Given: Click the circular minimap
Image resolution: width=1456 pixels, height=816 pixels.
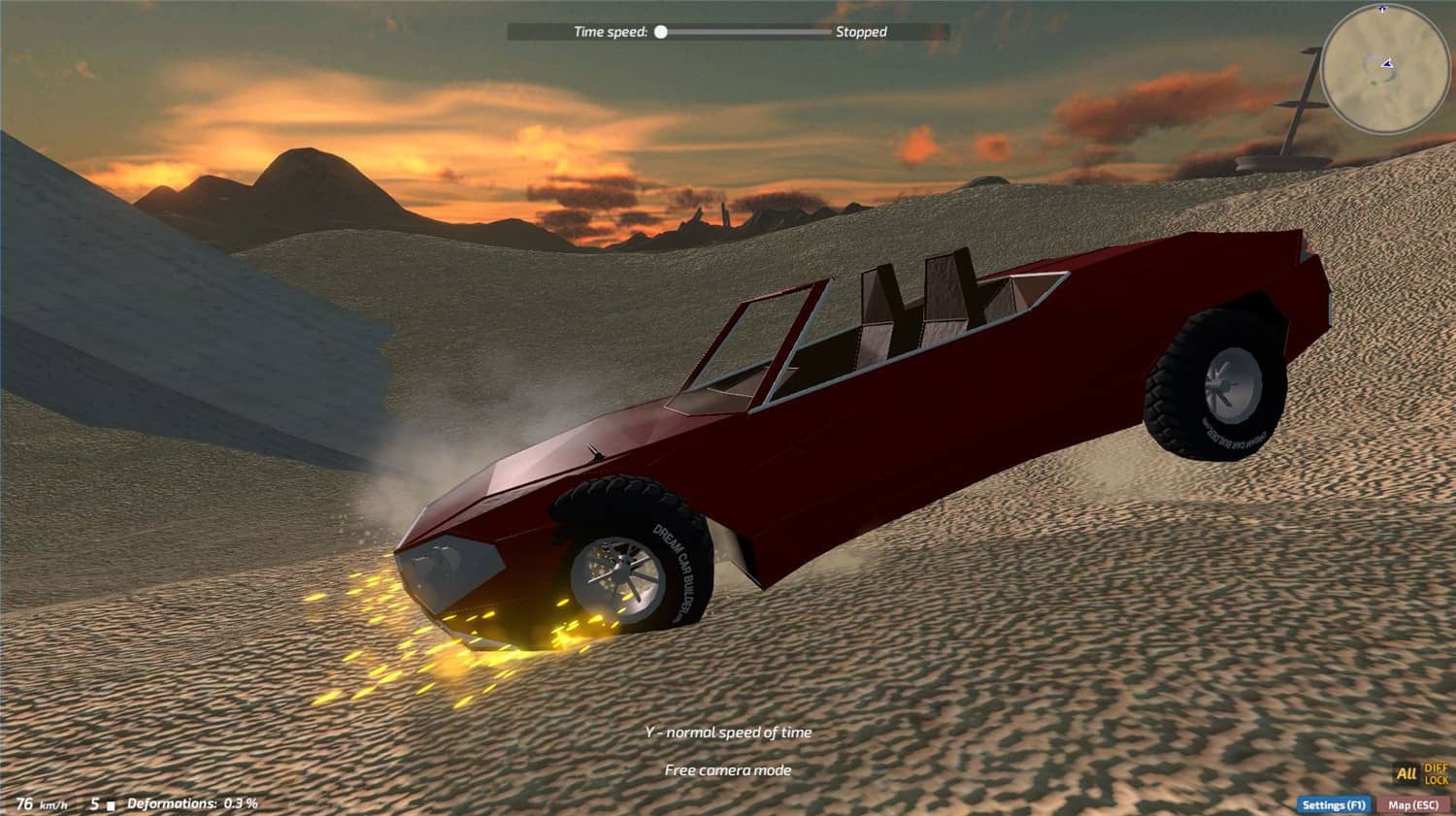Looking at the screenshot, I should (x=1384, y=69).
